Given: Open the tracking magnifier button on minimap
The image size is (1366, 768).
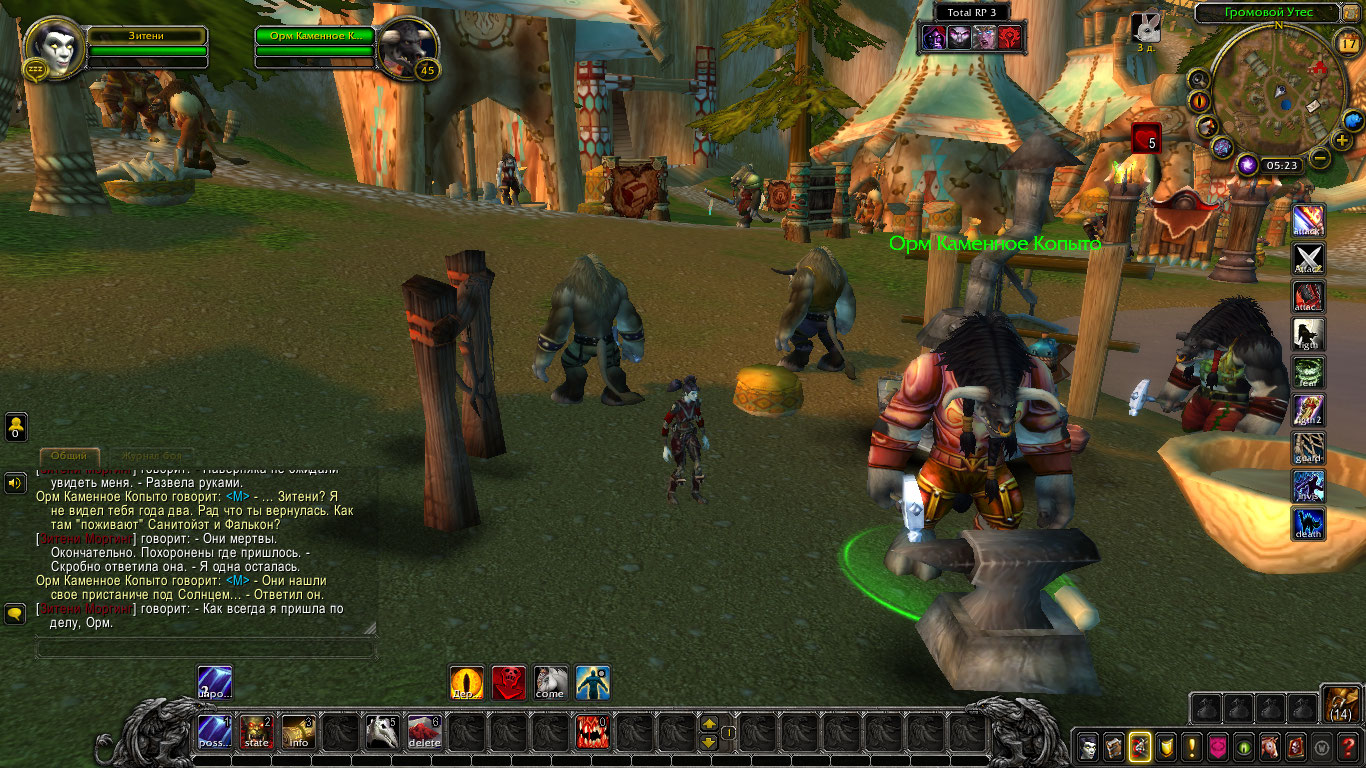Looking at the screenshot, I should tap(1198, 79).
